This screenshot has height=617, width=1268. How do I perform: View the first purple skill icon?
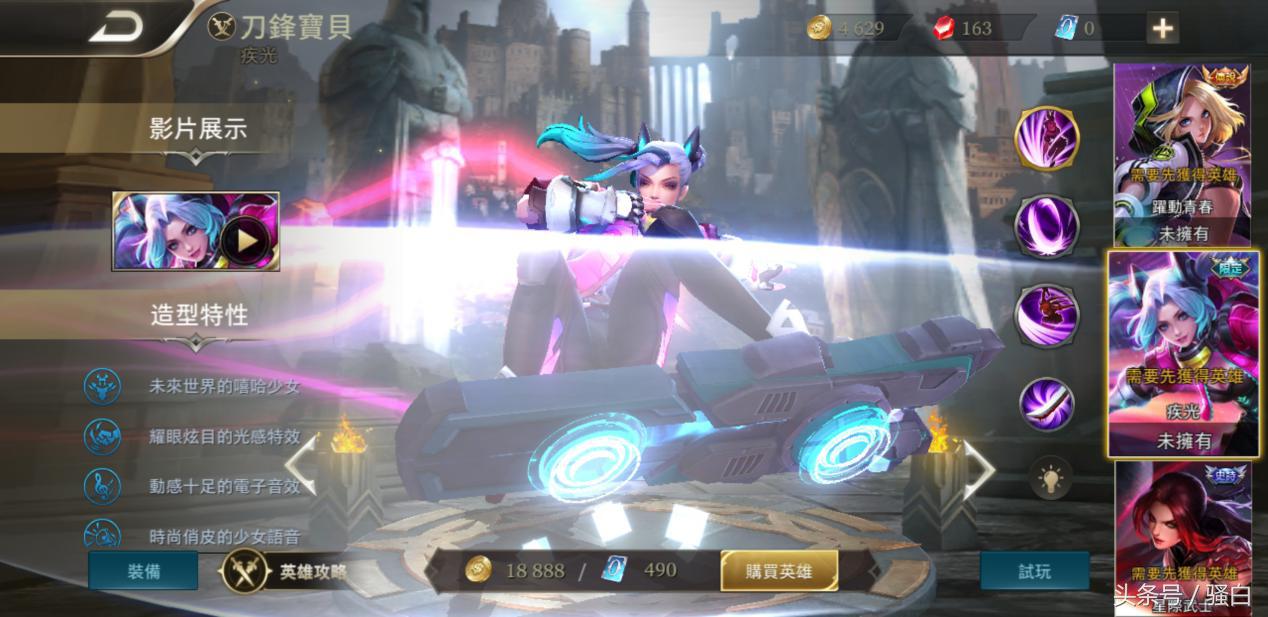tap(1047, 139)
